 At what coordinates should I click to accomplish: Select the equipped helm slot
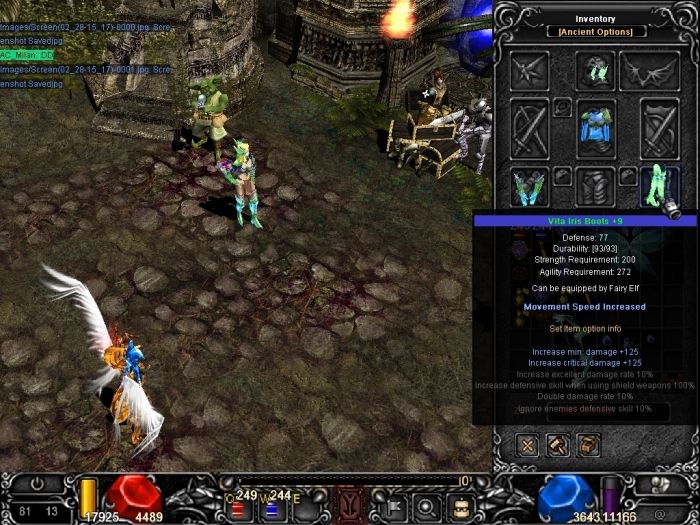596,70
